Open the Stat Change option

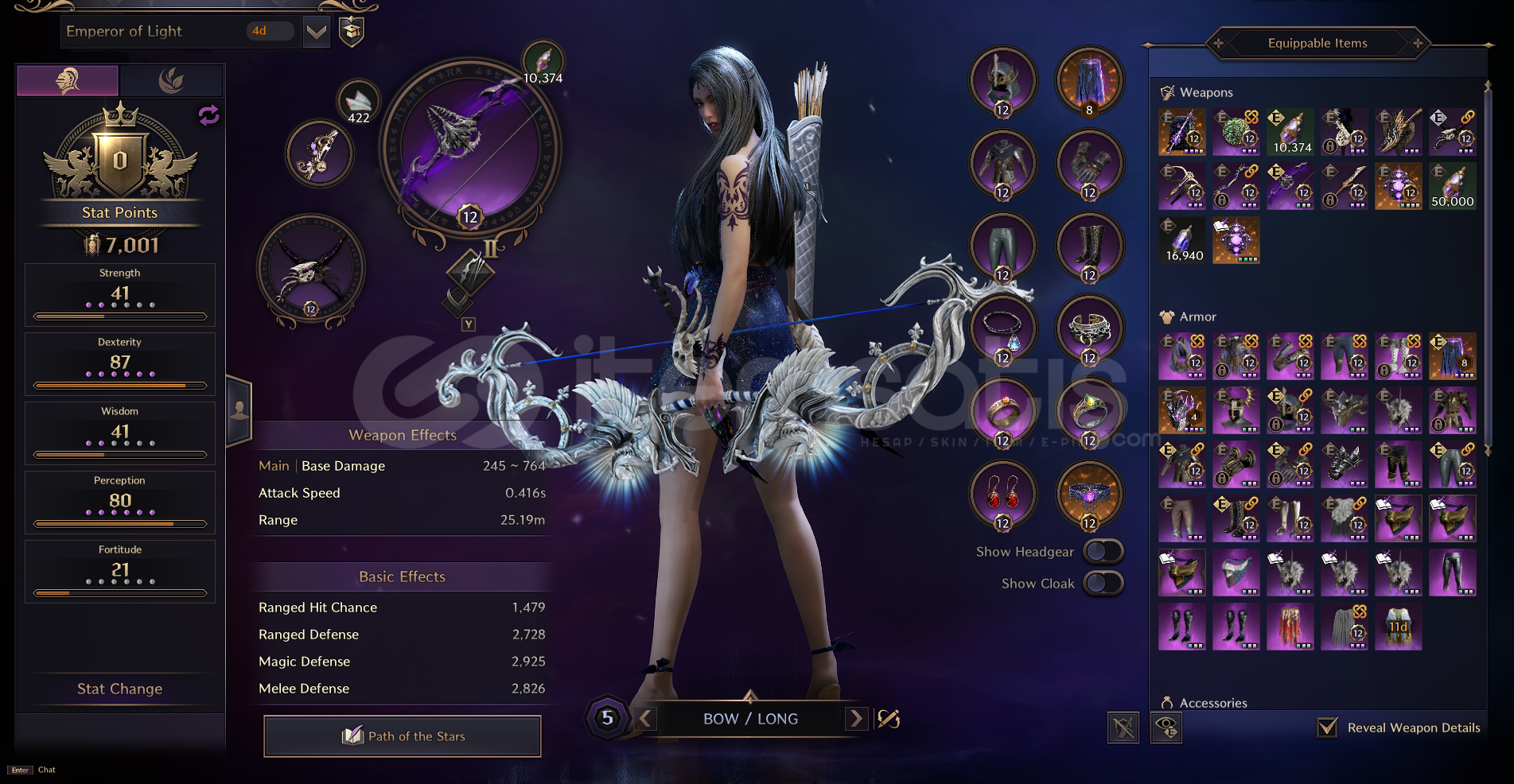click(119, 689)
